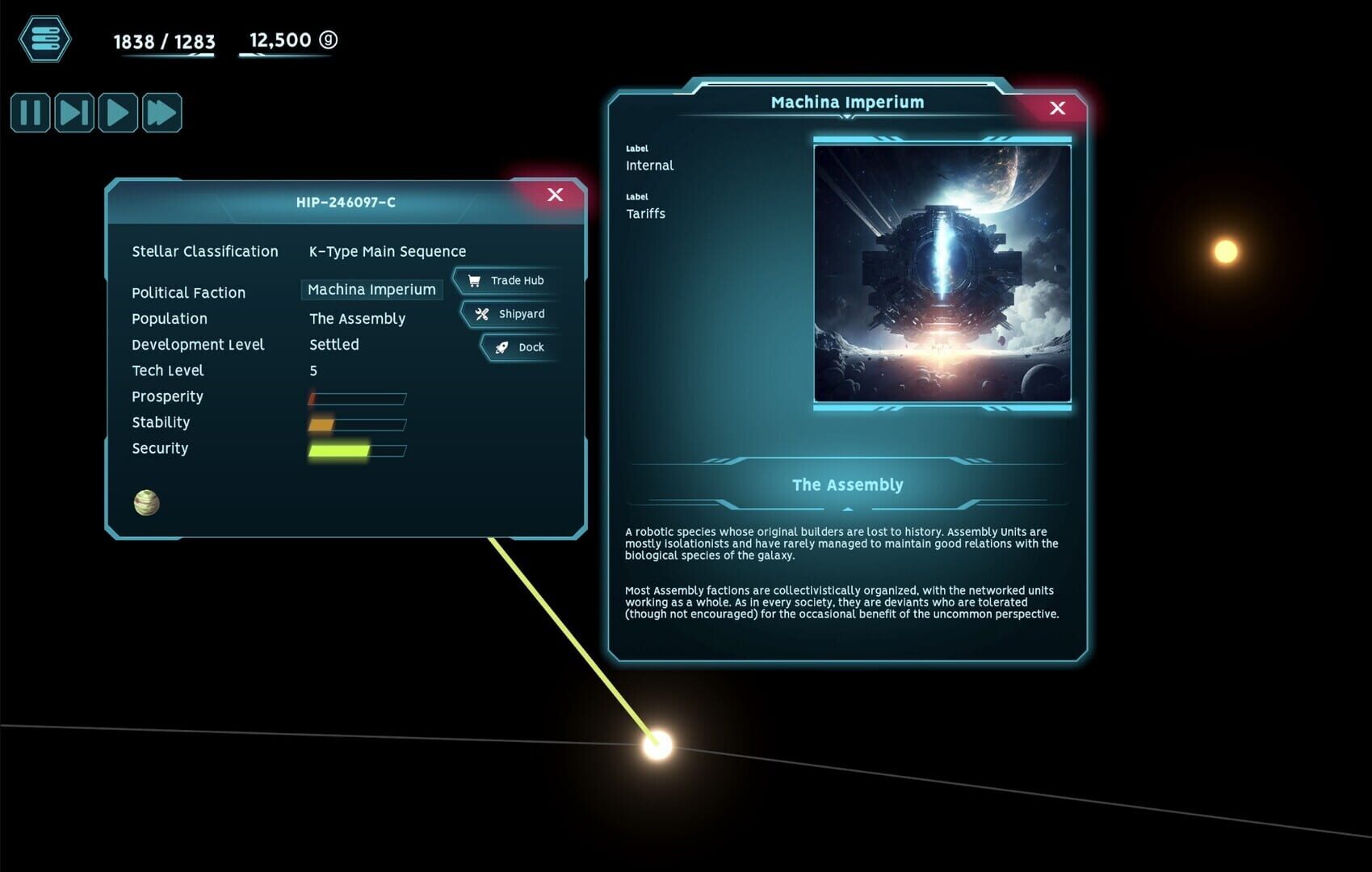Close the Machina Imperium panel
1372x872 pixels.
pos(1058,107)
